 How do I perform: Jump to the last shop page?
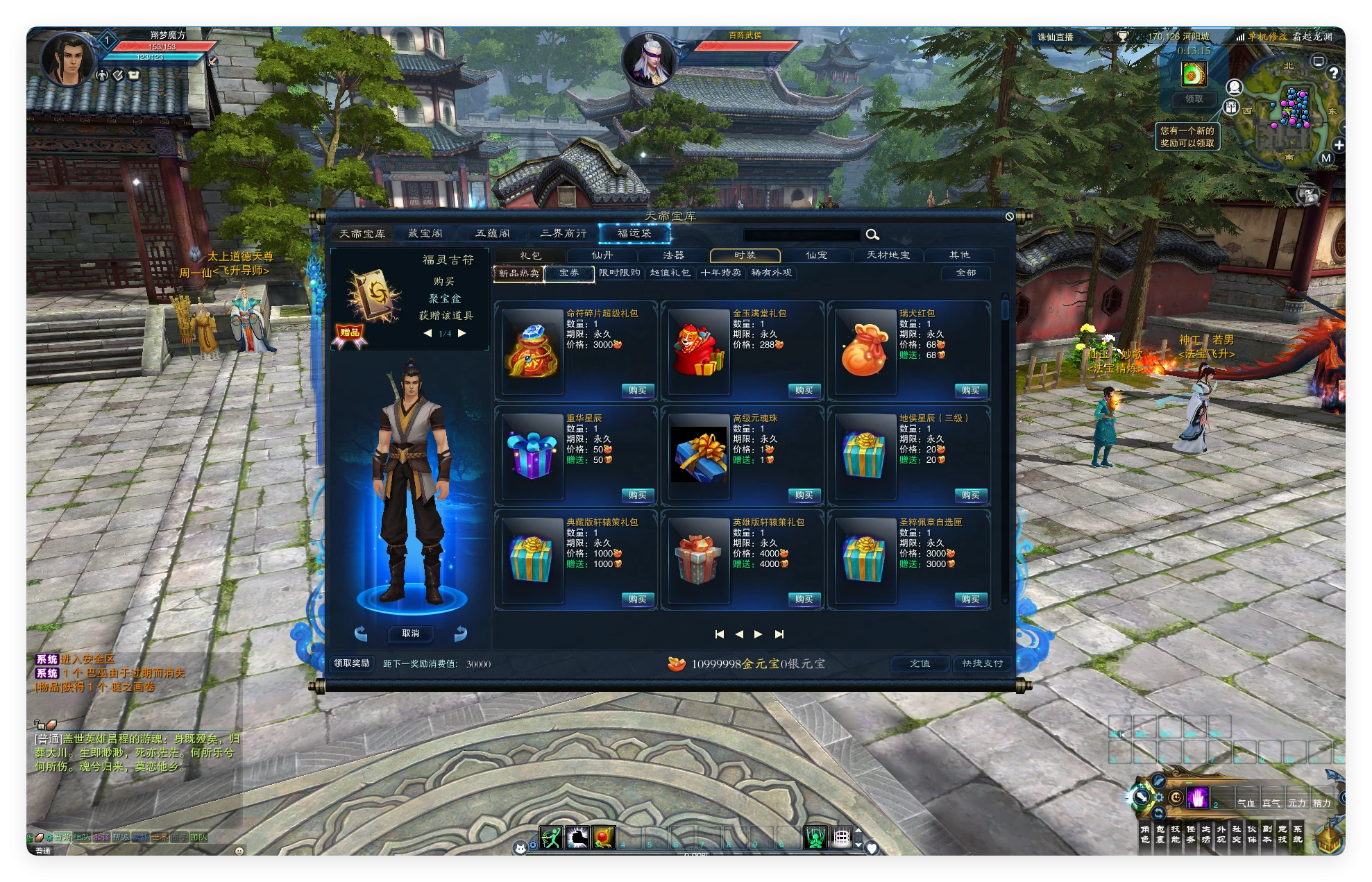pyautogui.click(x=779, y=634)
